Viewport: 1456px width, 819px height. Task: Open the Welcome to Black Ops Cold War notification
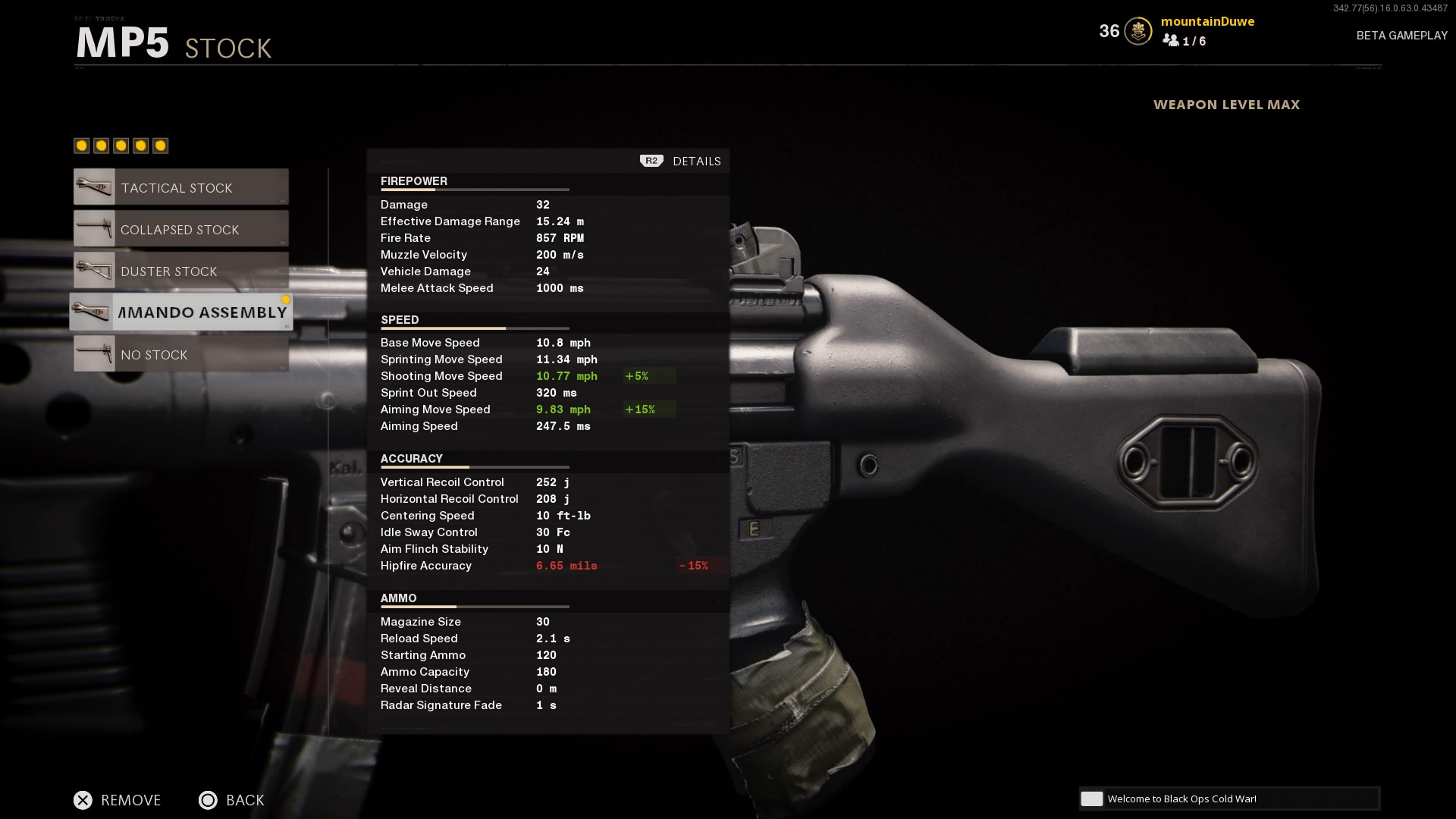1228,799
